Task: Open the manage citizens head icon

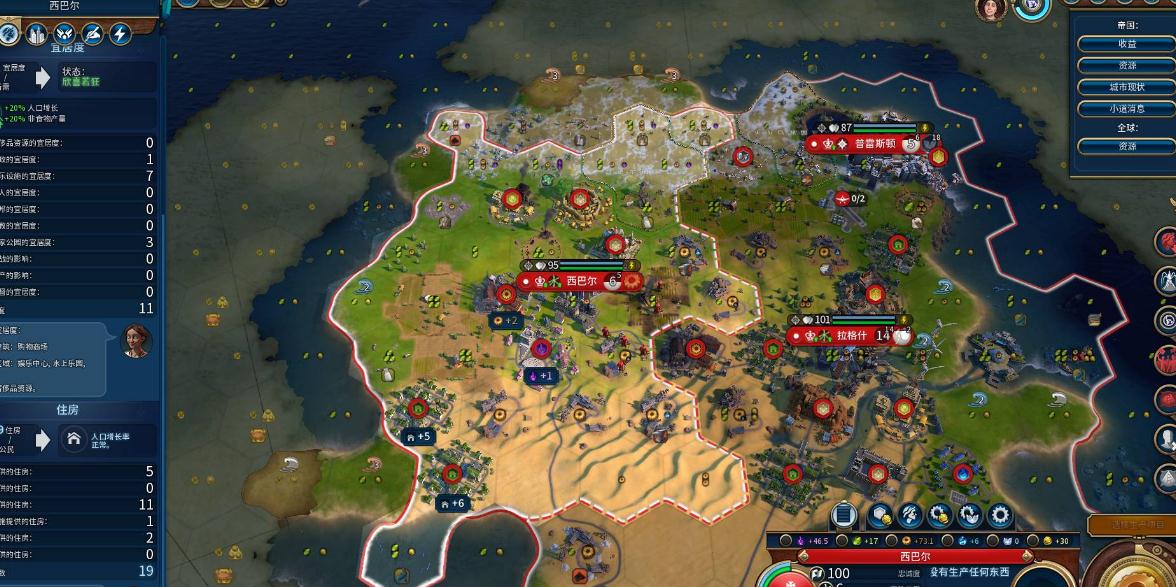Action: (910, 515)
